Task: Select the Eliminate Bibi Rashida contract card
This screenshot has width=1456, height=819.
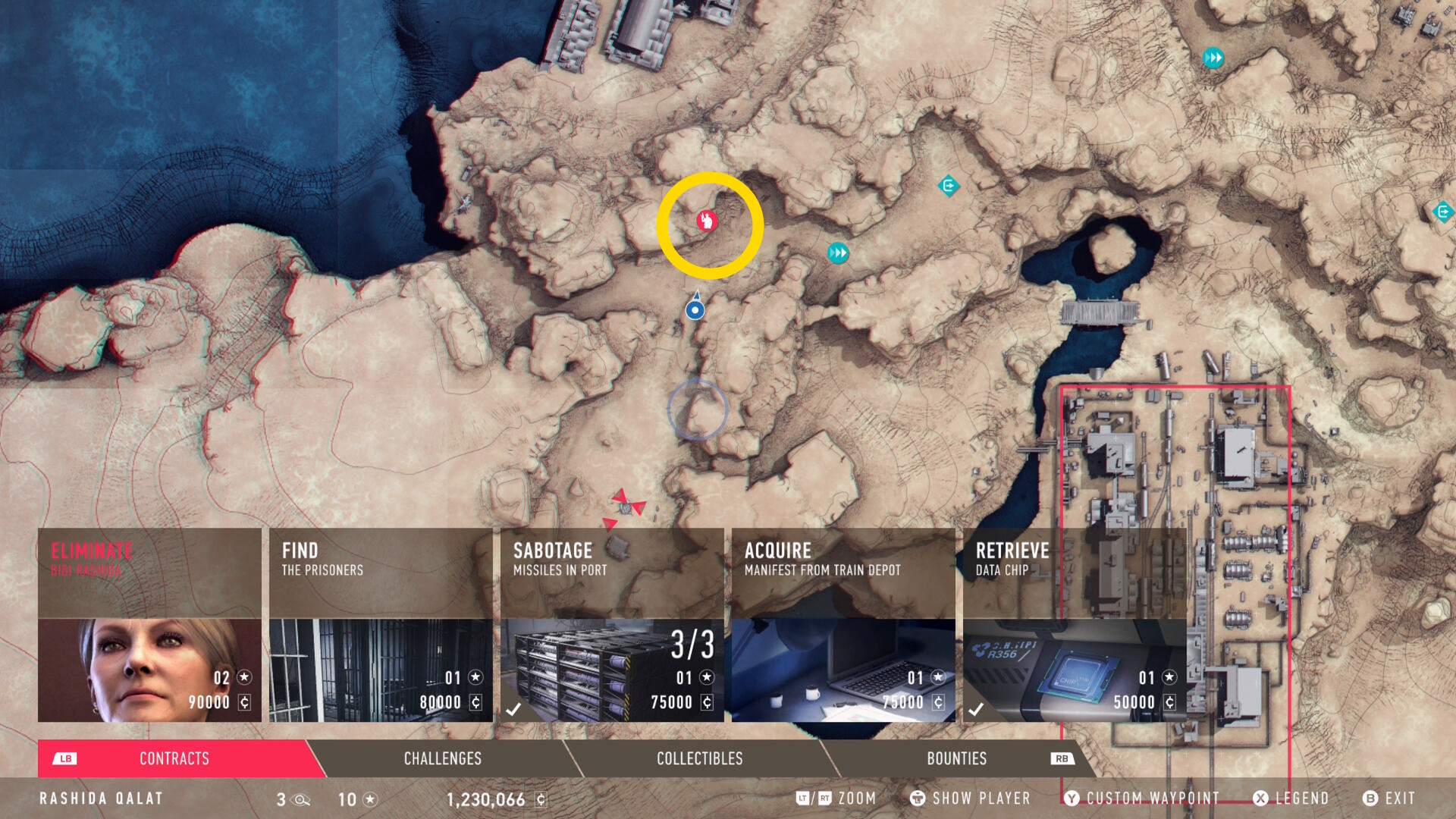Action: 149,625
